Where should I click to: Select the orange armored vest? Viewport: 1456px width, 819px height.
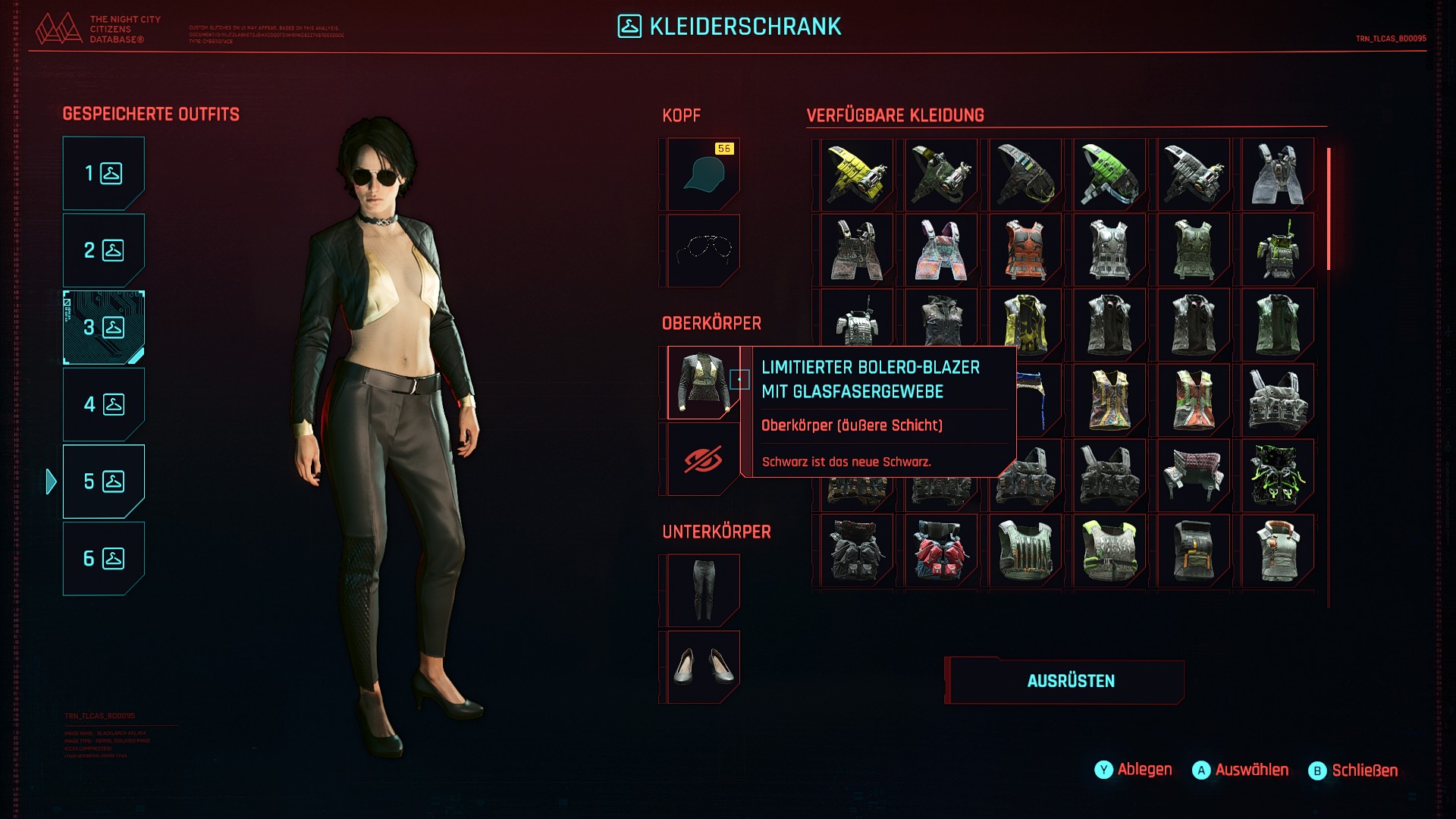(1025, 250)
